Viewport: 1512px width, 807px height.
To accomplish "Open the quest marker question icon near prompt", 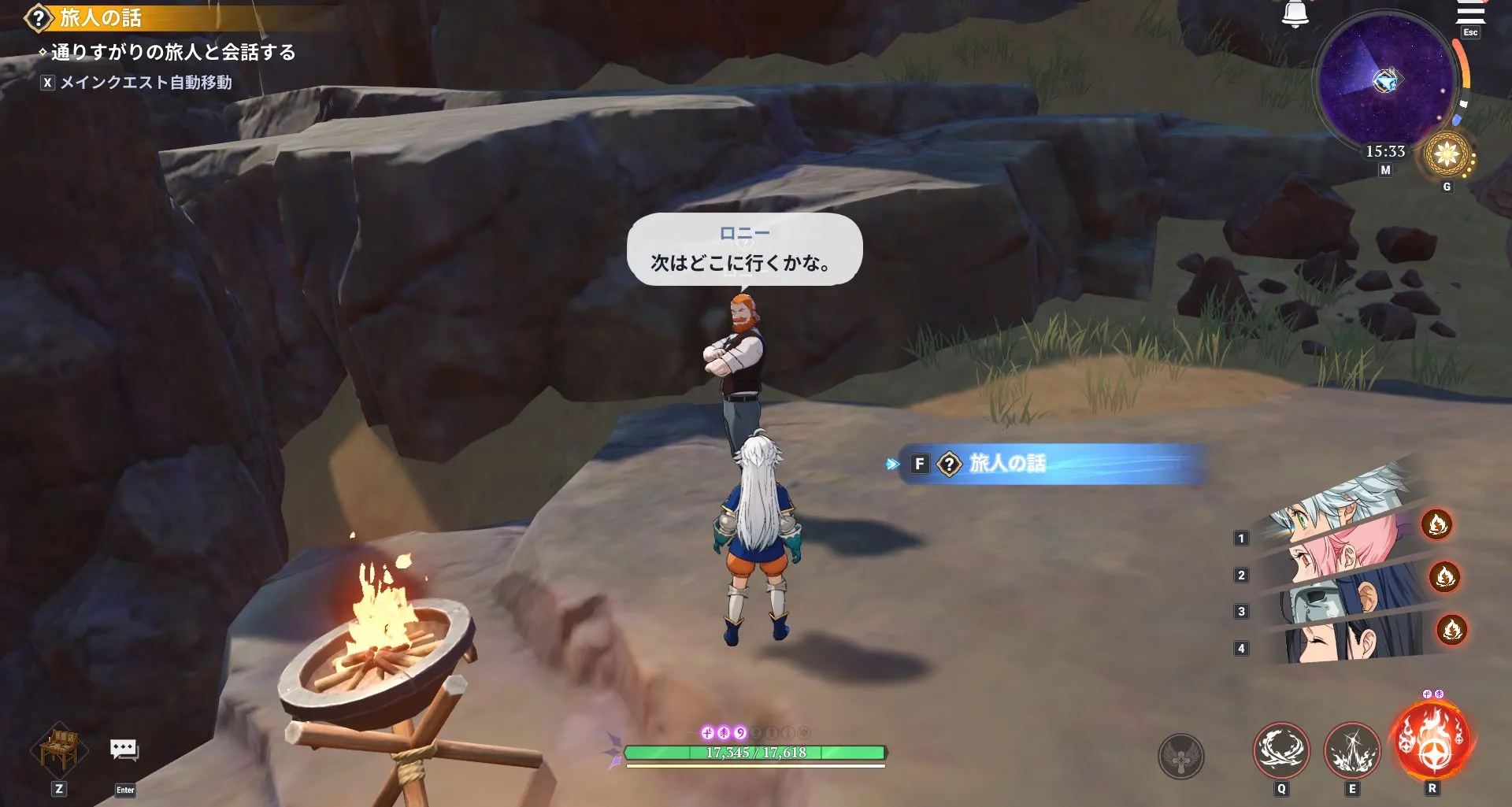I will pyautogui.click(x=950, y=465).
